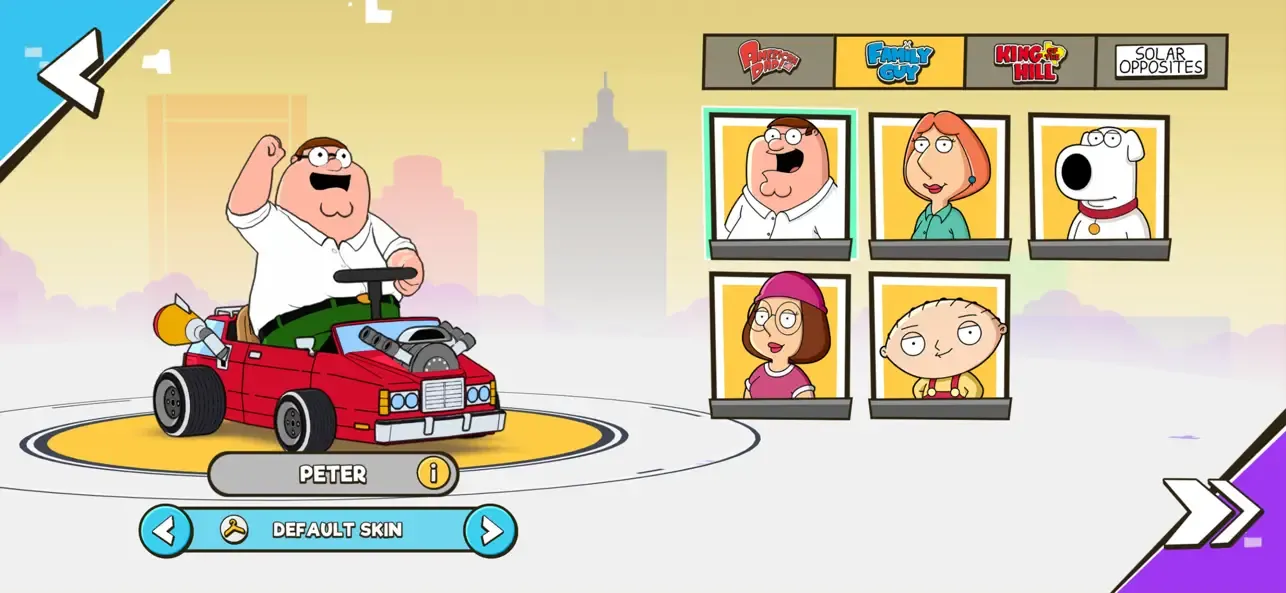Screen dimensions: 1286x593
Task: Choose the Solar Opposites tab
Action: point(1161,61)
